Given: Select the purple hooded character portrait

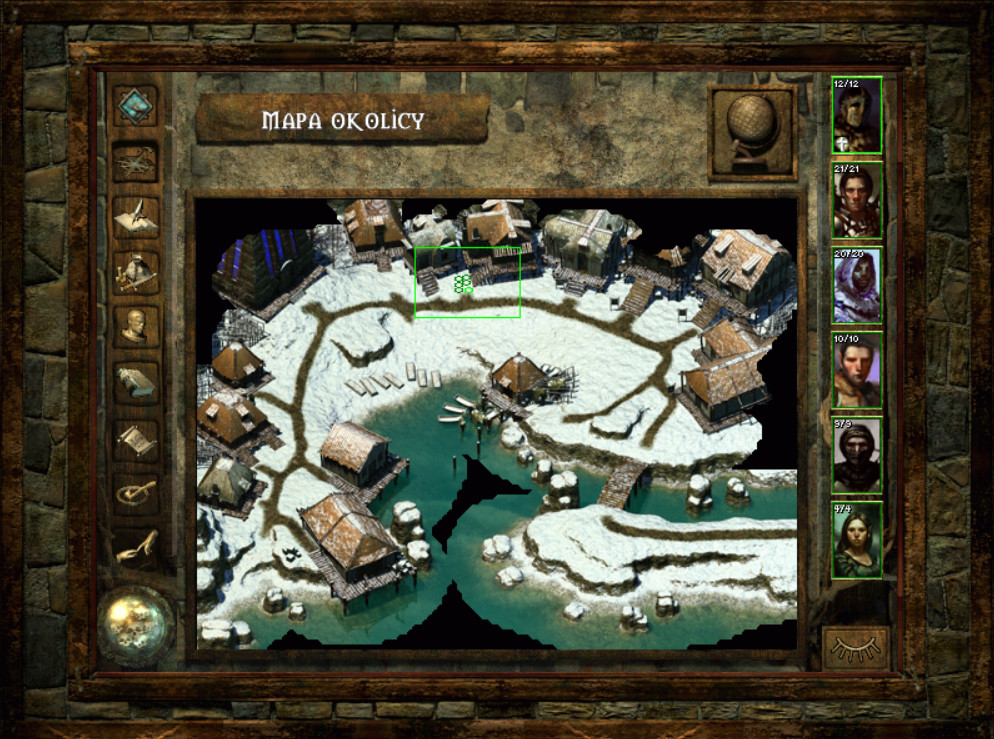Looking at the screenshot, I should point(857,285).
